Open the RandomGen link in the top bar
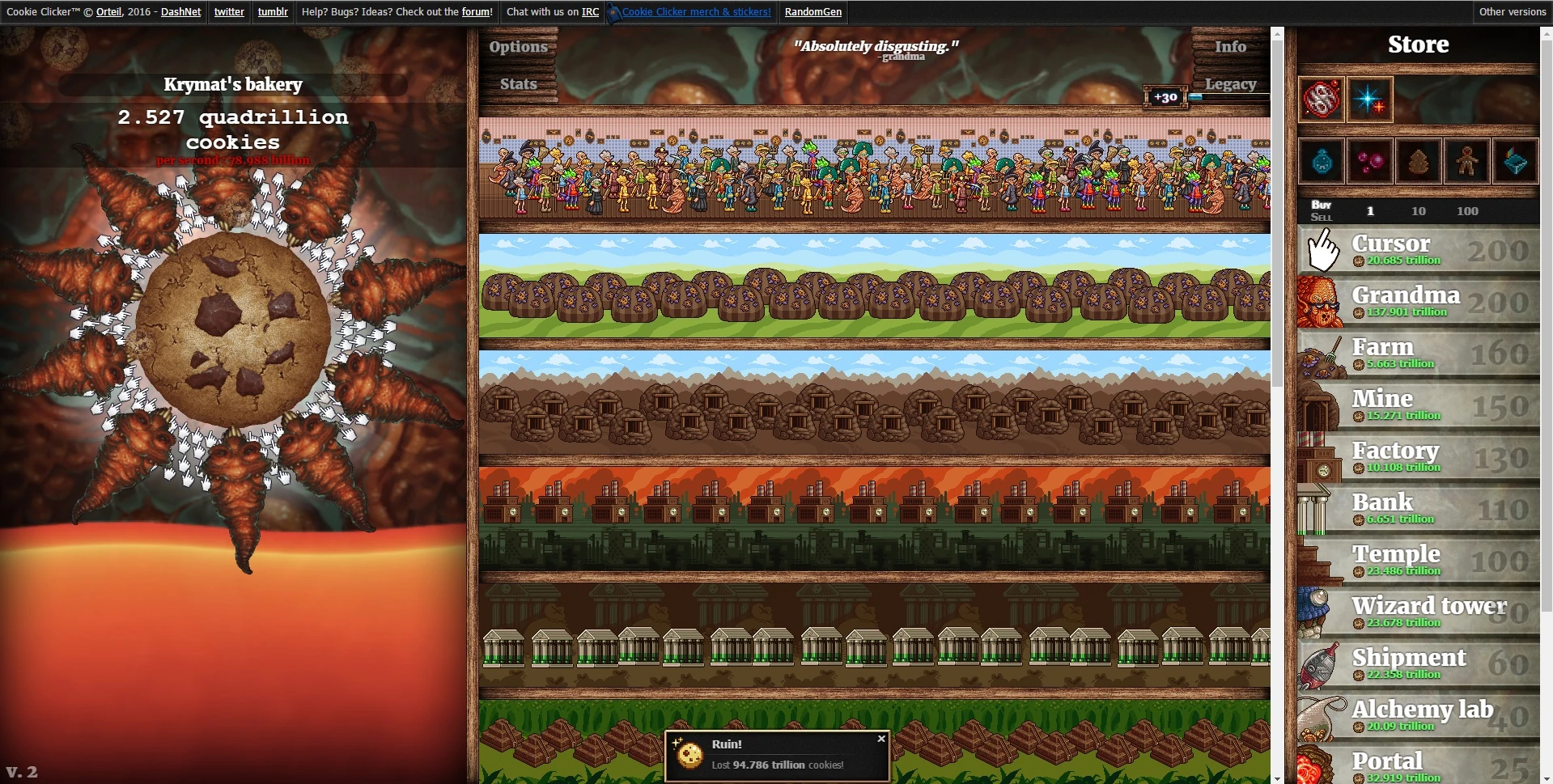This screenshot has width=1553, height=784. coord(813,11)
